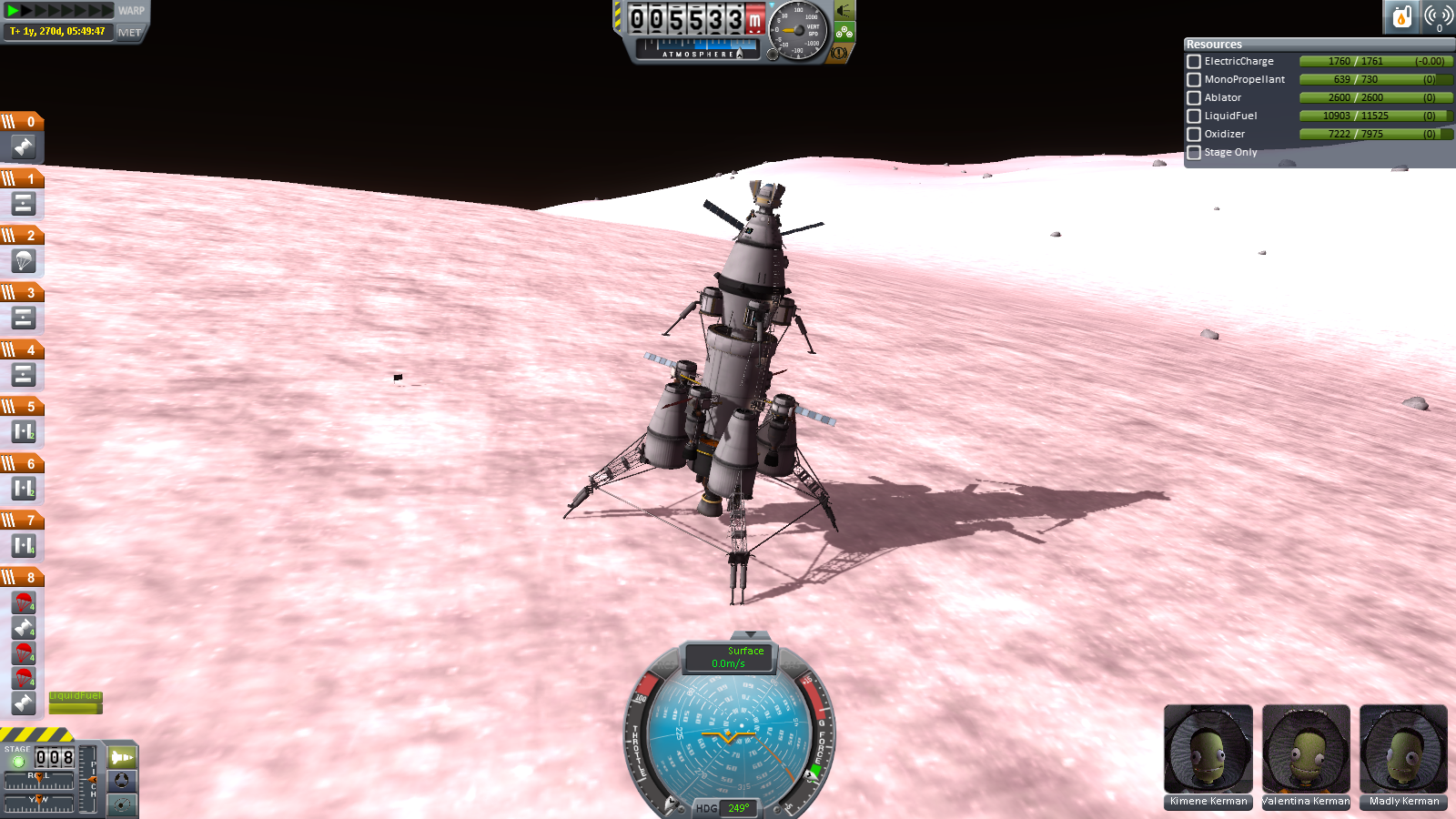
Task: Open the fuel resources icon top right
Action: [x=1401, y=16]
